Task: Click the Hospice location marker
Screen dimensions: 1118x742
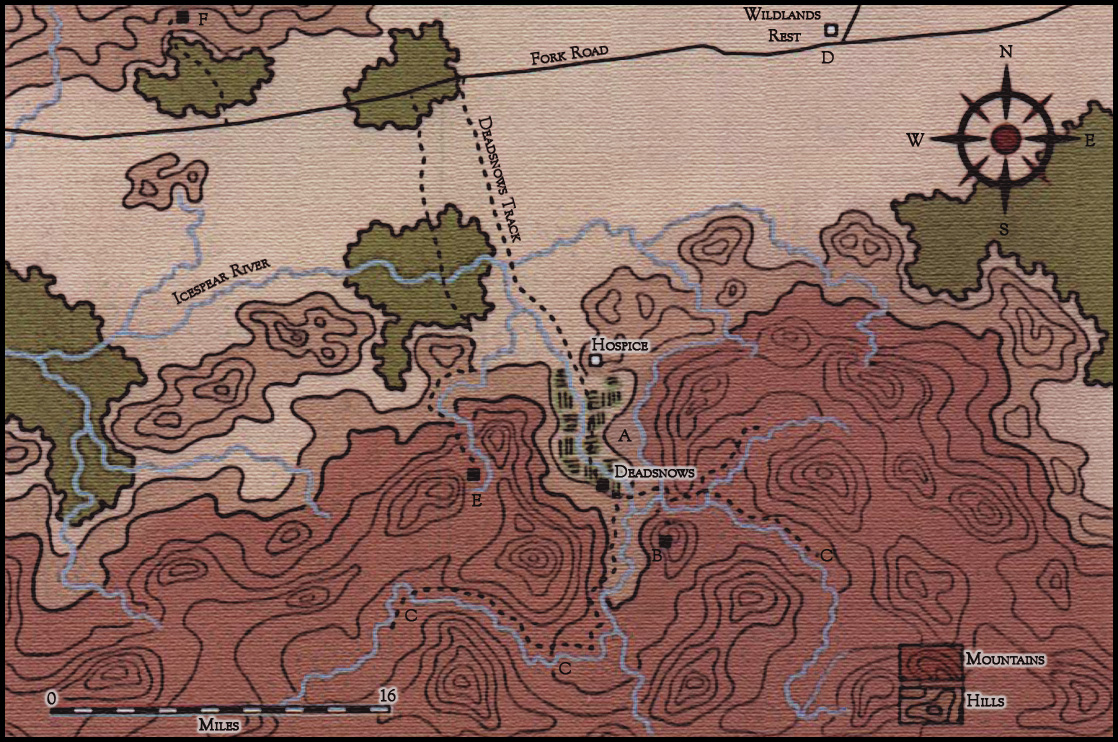Action: pos(595,360)
